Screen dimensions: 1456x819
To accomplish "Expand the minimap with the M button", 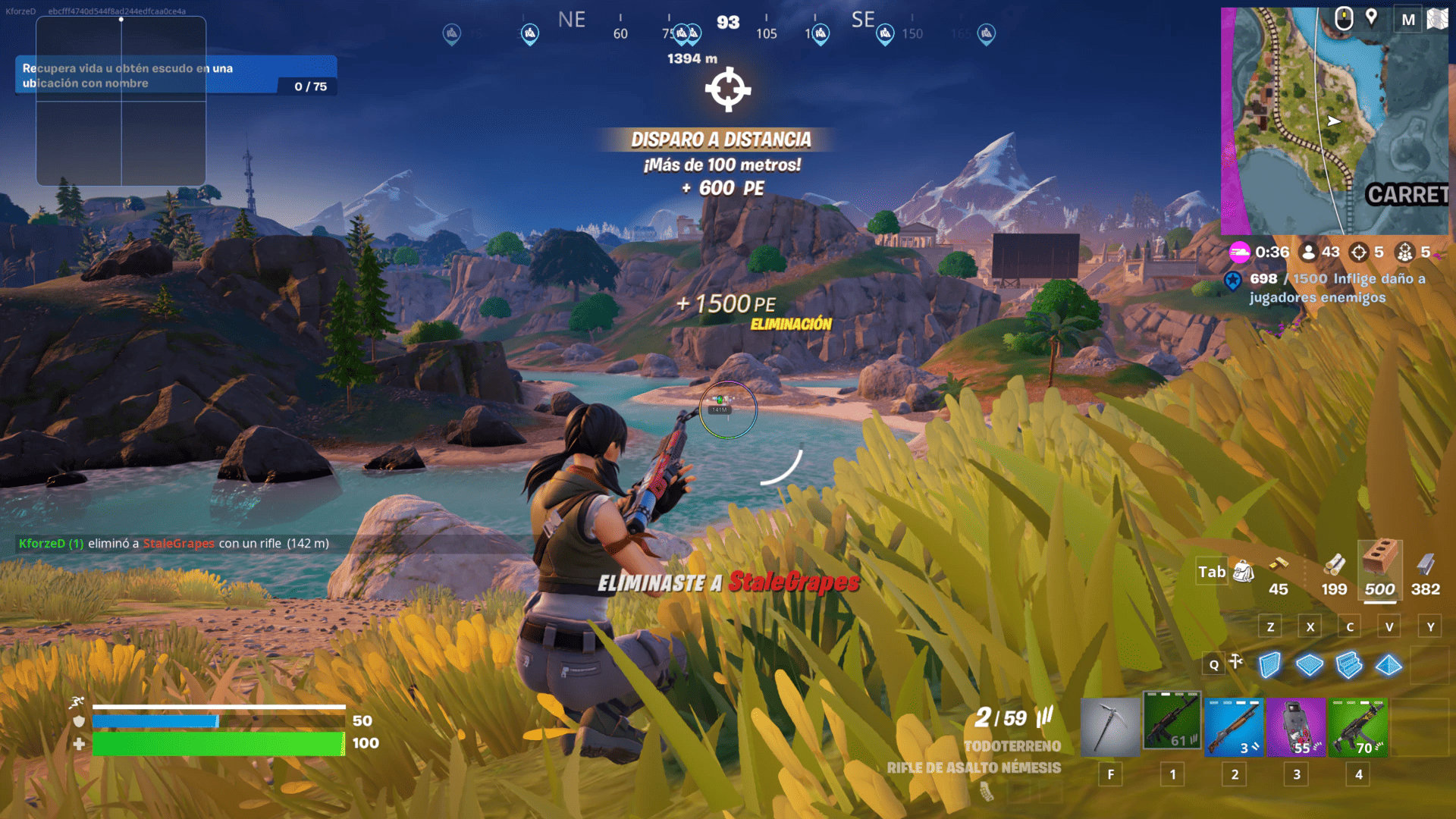I will coord(1407,20).
